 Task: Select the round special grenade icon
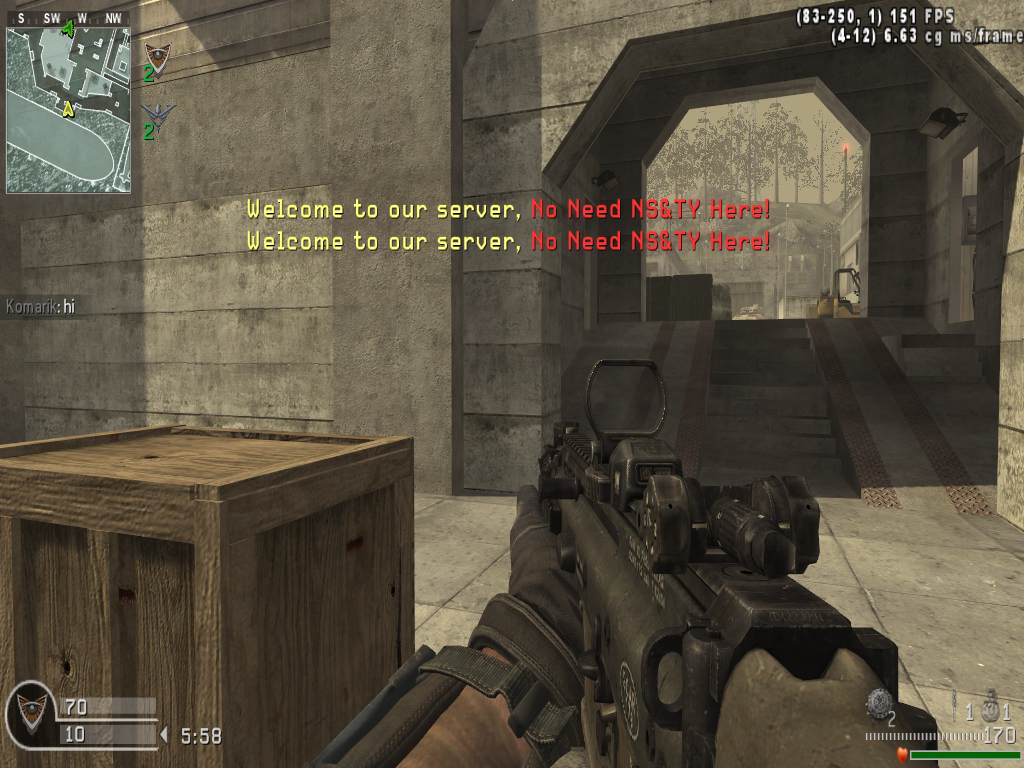pyautogui.click(x=879, y=702)
